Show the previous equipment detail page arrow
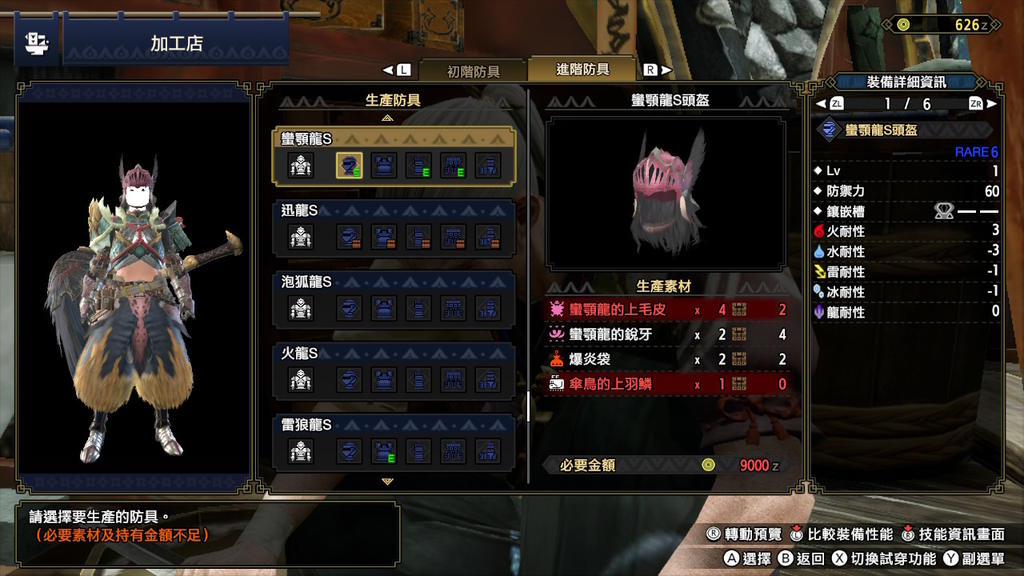The image size is (1024, 576). tap(821, 104)
